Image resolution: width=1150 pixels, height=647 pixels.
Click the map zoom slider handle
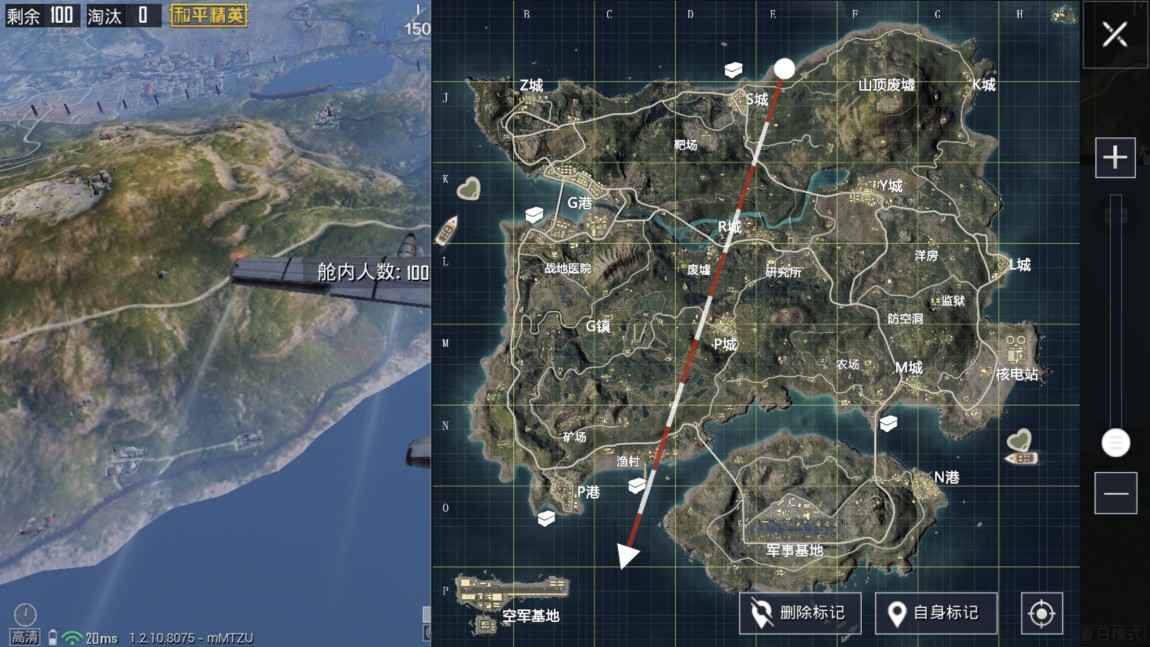[x=1115, y=442]
